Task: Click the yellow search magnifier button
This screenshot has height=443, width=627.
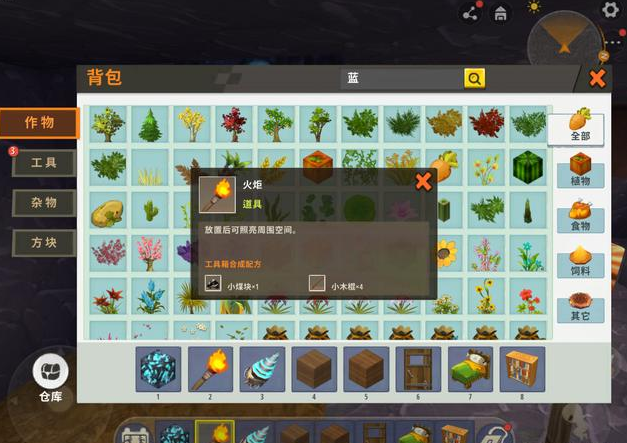Action: pyautogui.click(x=473, y=78)
